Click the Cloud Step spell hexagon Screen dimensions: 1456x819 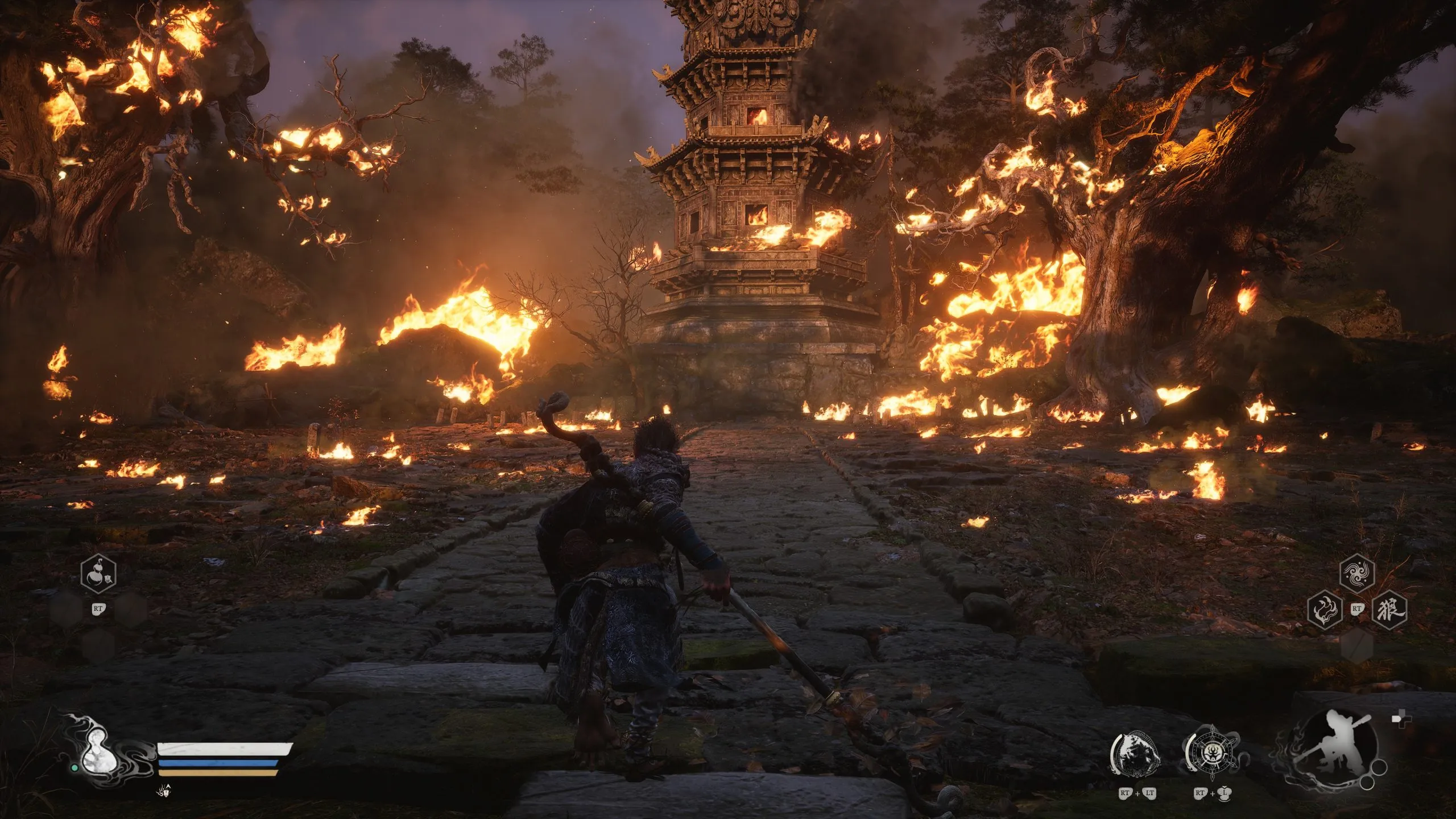tap(1358, 574)
